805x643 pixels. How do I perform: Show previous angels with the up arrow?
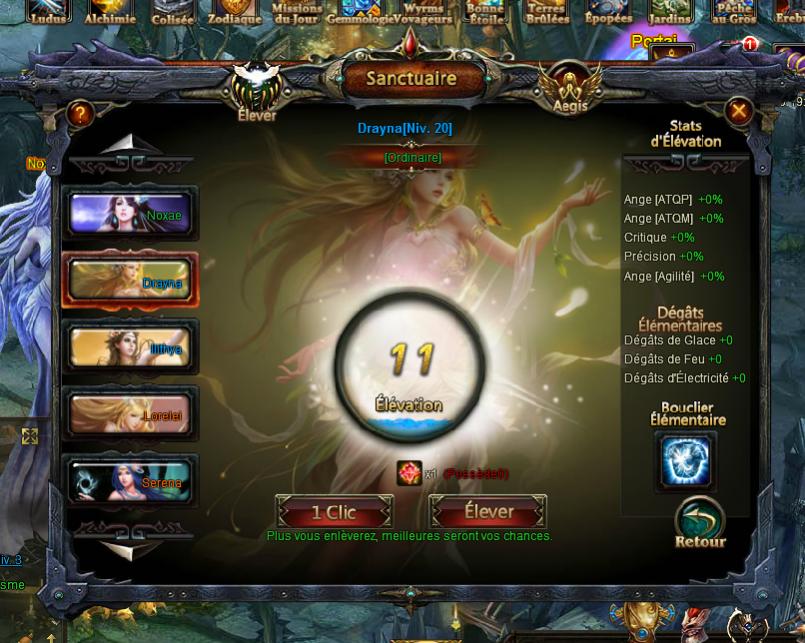[122, 147]
